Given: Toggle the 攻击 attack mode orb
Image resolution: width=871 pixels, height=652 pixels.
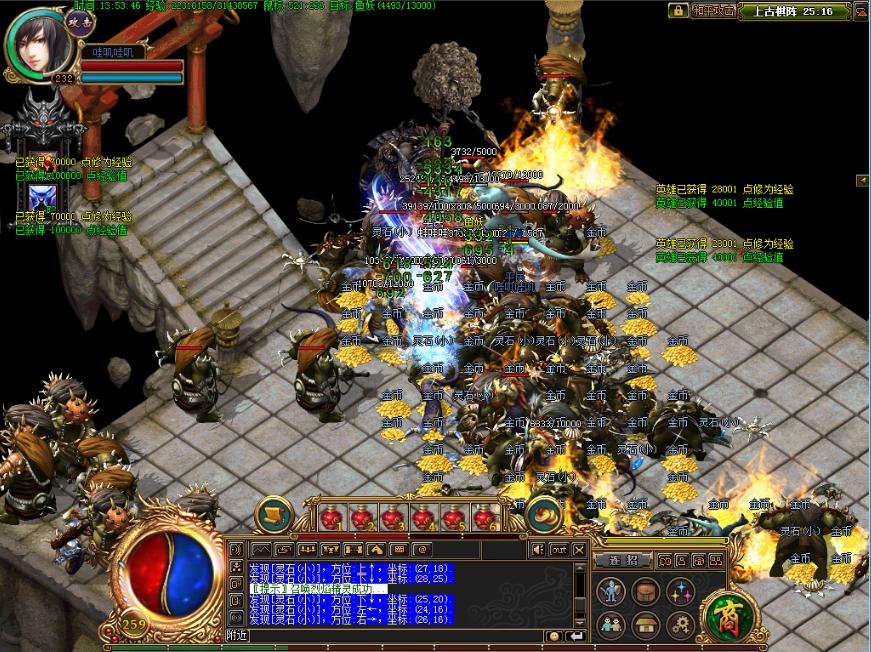Looking at the screenshot, I should [79, 18].
